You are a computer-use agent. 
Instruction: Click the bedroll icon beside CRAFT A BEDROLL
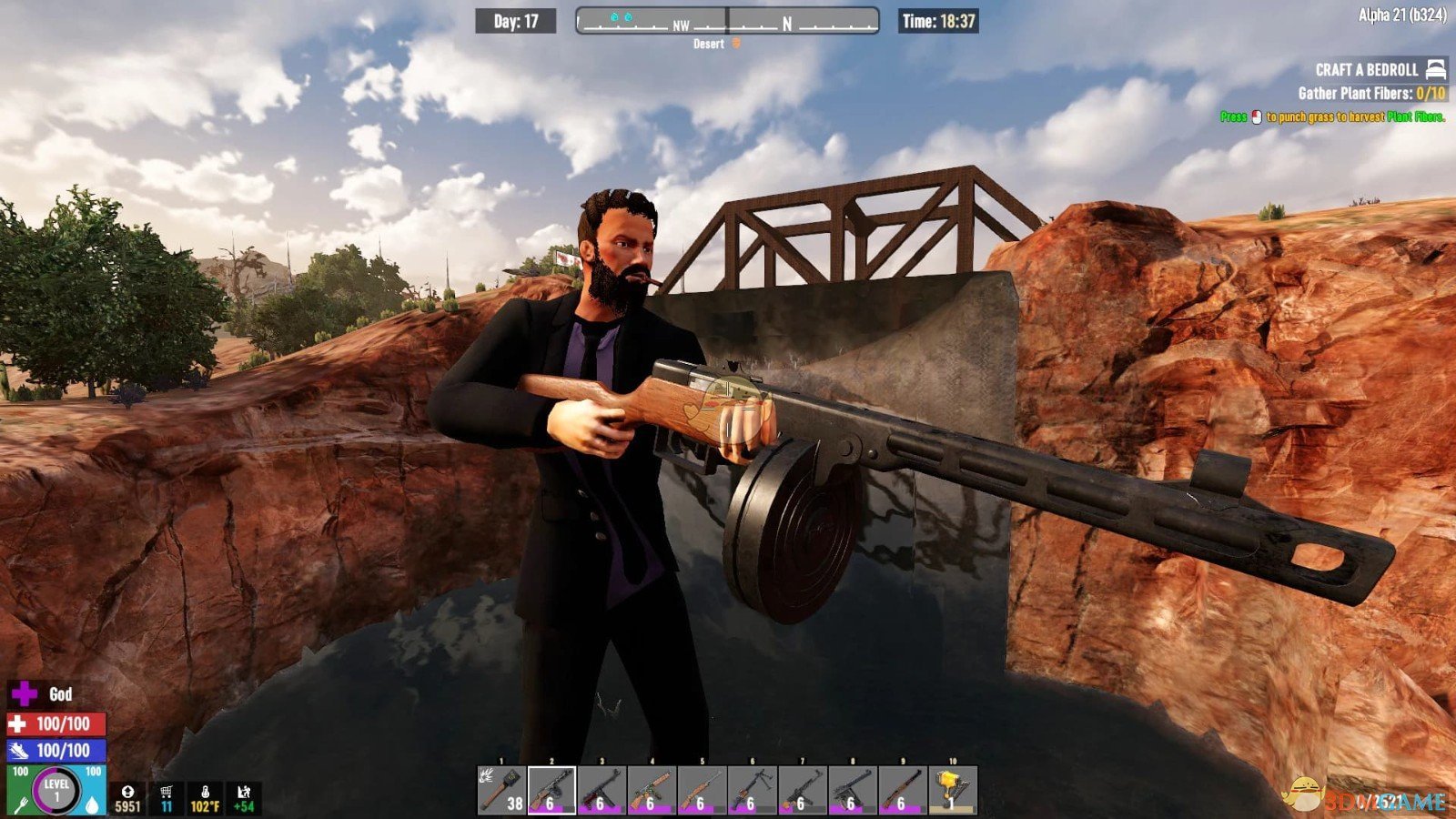point(1436,71)
